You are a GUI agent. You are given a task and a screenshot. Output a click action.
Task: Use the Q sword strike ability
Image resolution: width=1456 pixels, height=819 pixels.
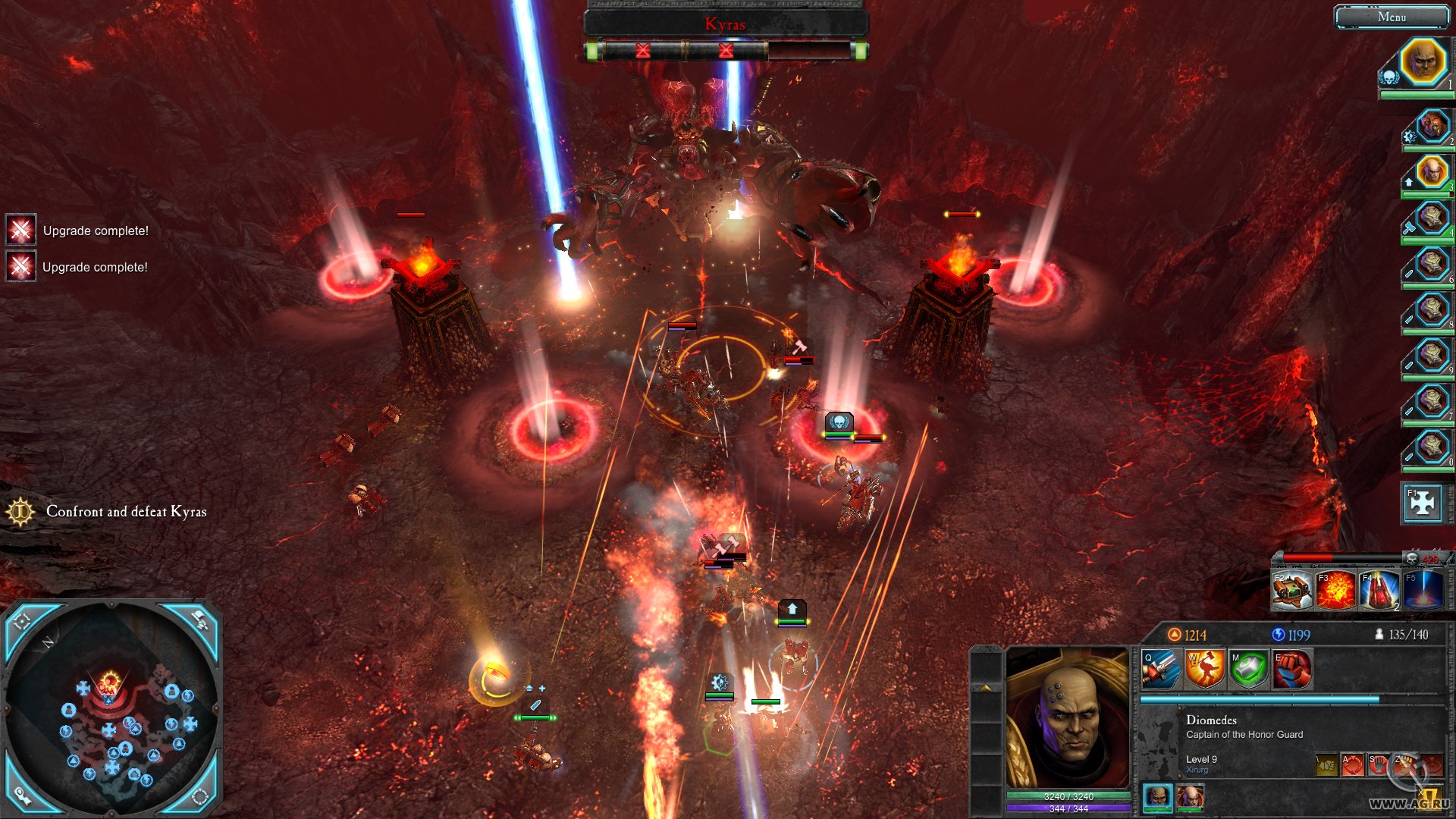click(1161, 669)
